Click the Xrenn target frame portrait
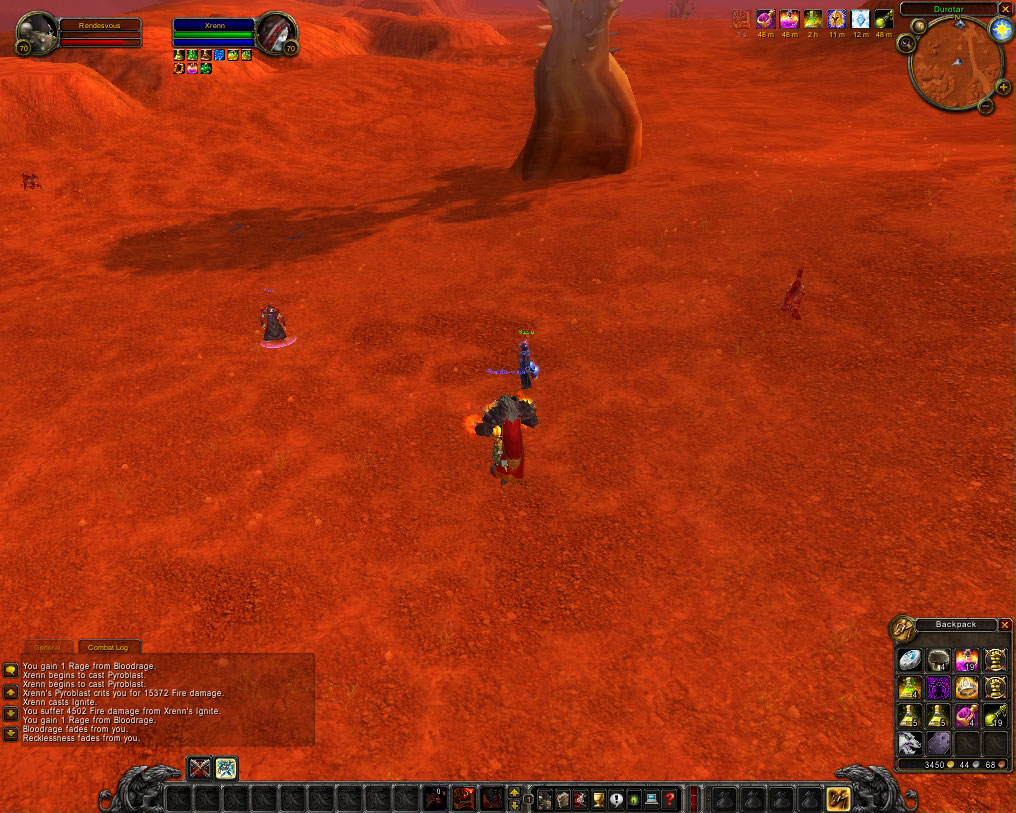Viewport: 1016px width, 813px height. coord(273,33)
